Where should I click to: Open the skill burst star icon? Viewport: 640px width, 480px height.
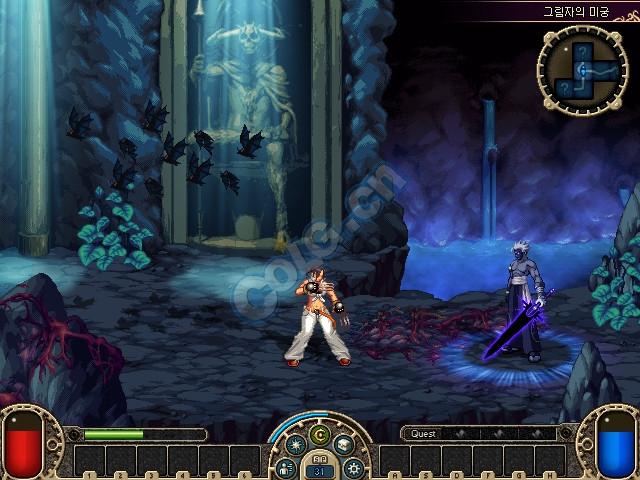[x=297, y=446]
